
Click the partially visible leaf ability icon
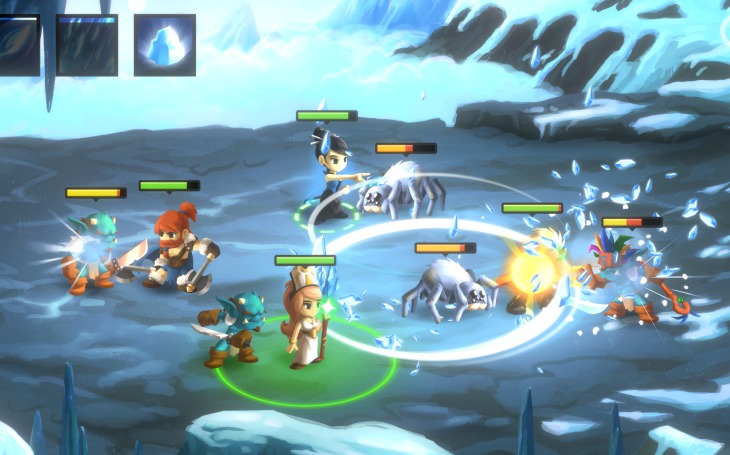pyautogui.click(x=19, y=45)
